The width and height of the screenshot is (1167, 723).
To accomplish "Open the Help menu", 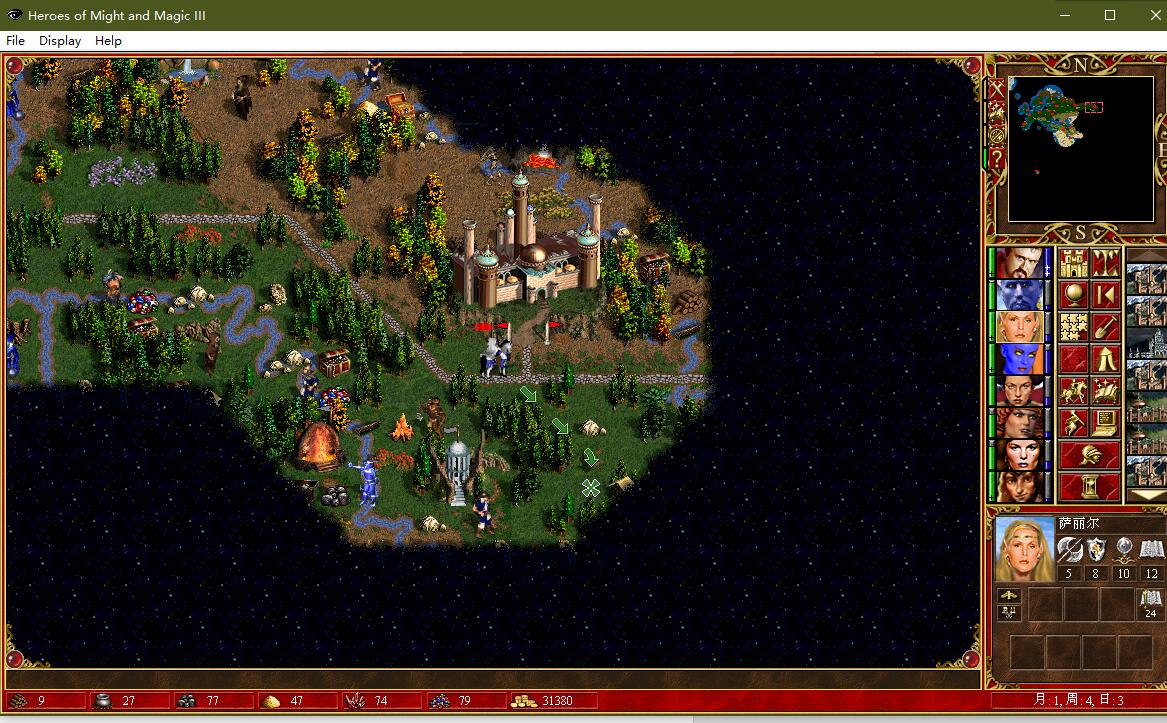I will pyautogui.click(x=108, y=41).
